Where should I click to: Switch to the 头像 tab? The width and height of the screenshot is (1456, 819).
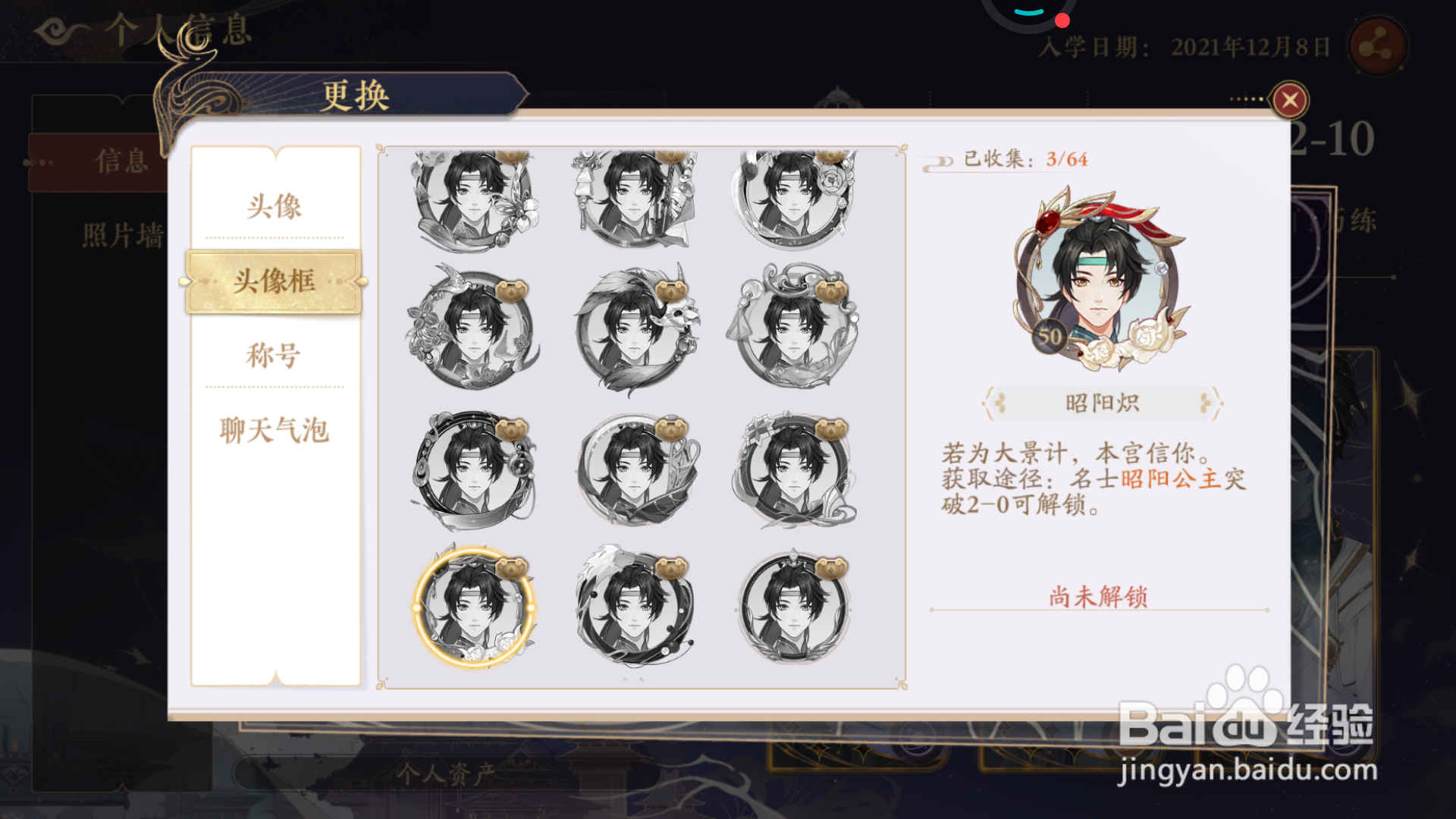(273, 206)
